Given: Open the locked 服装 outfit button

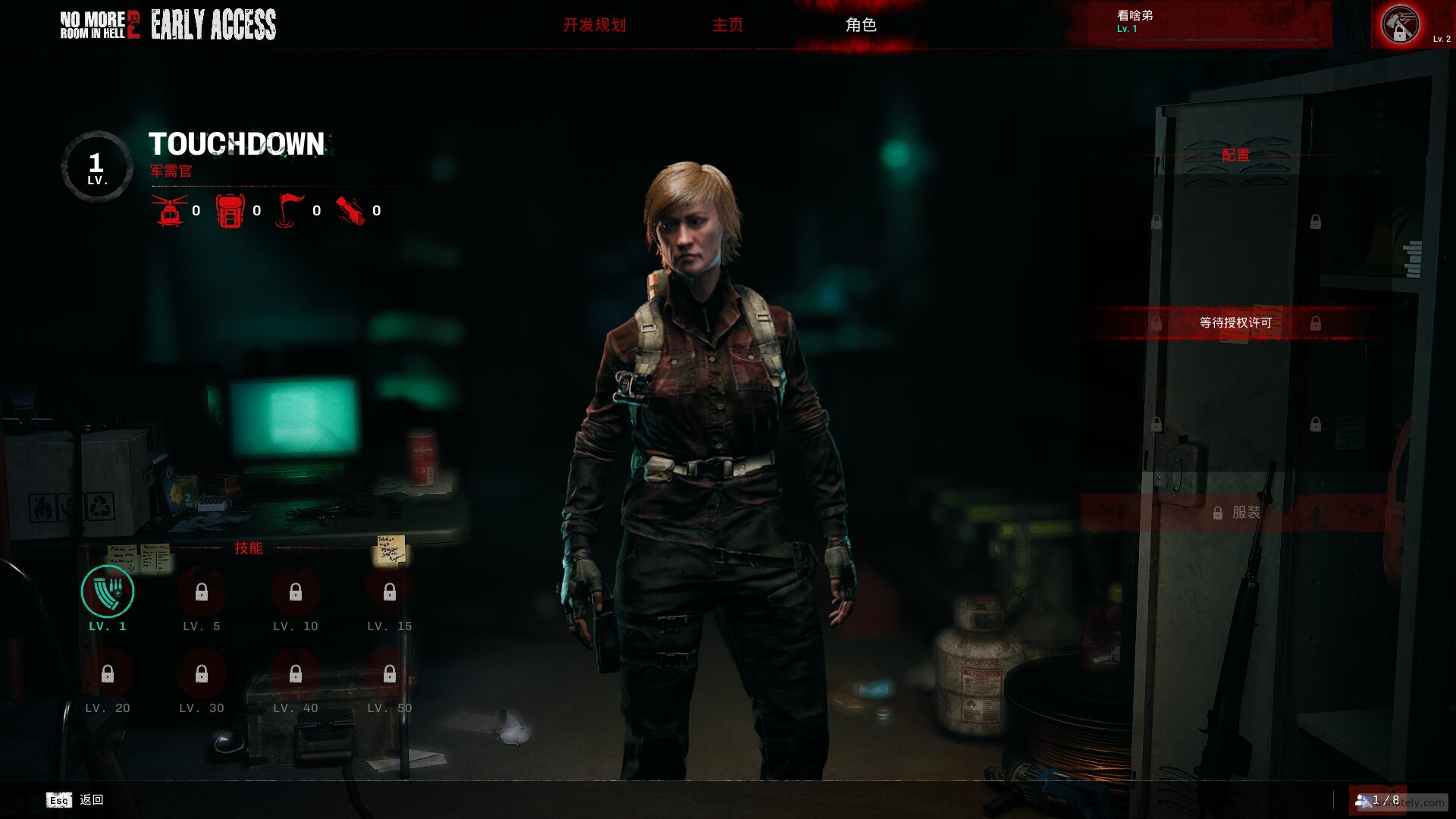Looking at the screenshot, I should click(1236, 513).
